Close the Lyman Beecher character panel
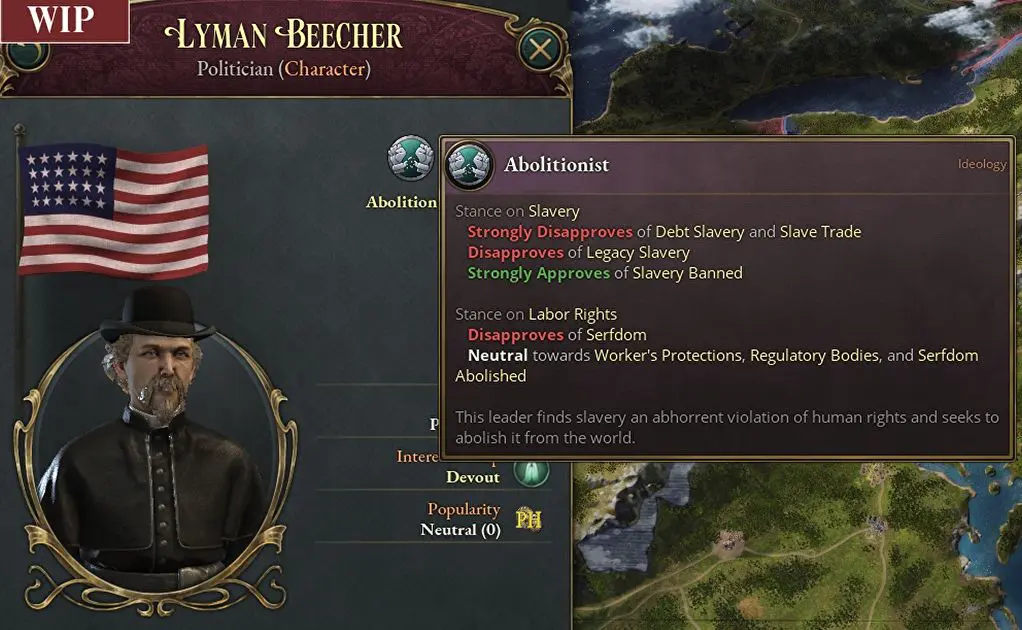Screen dimensions: 1022x630 coord(540,49)
